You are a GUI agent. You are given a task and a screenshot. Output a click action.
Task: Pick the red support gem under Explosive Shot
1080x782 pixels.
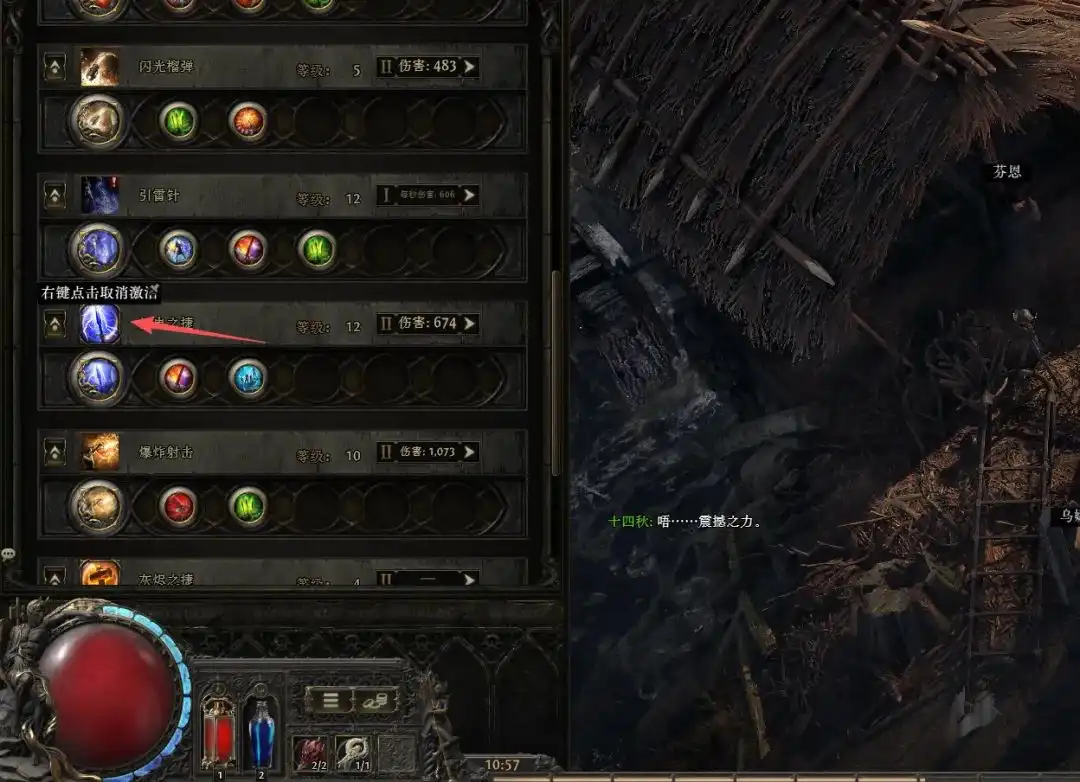coord(179,507)
